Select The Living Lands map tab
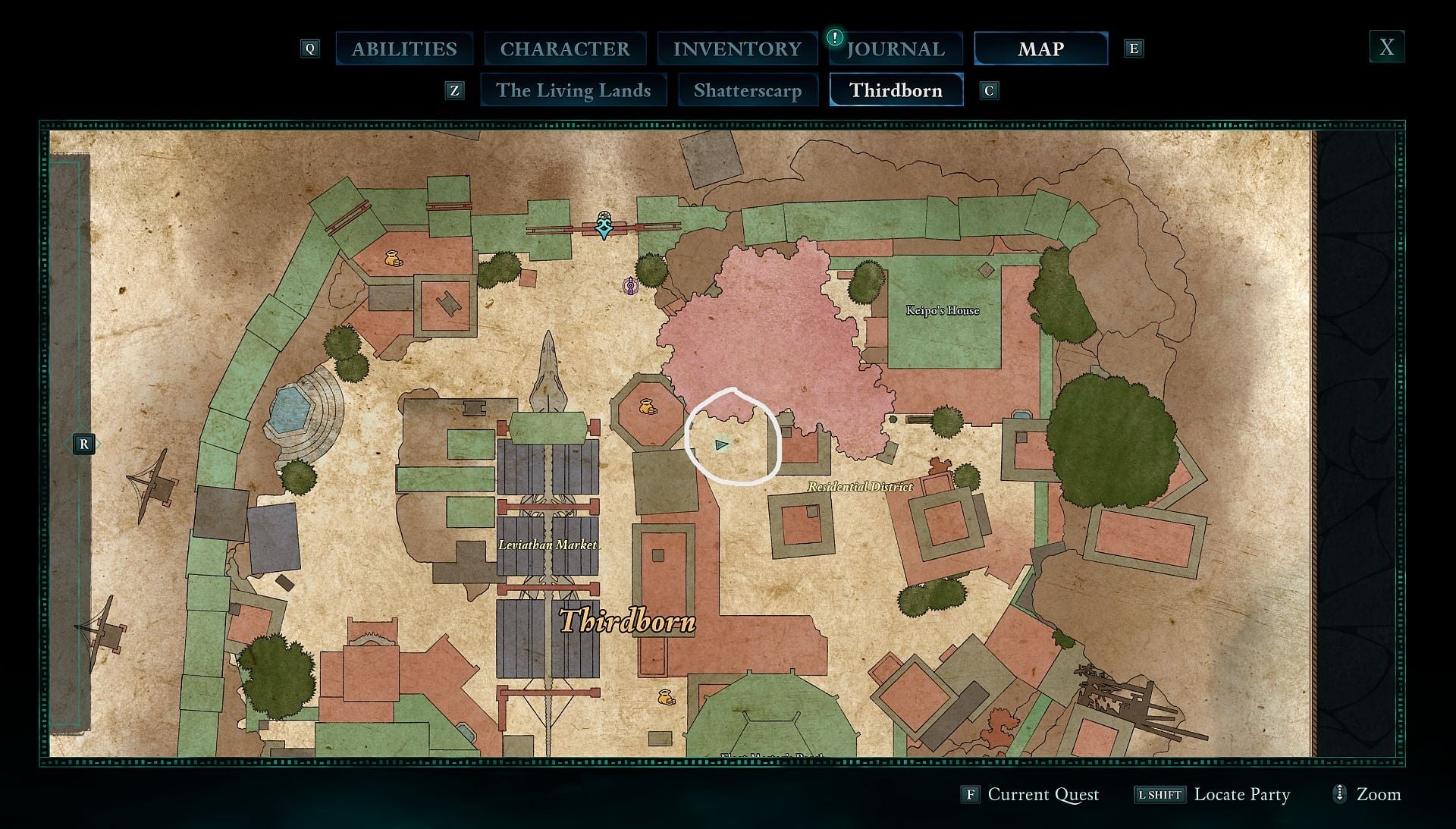The image size is (1456, 829). tap(573, 90)
